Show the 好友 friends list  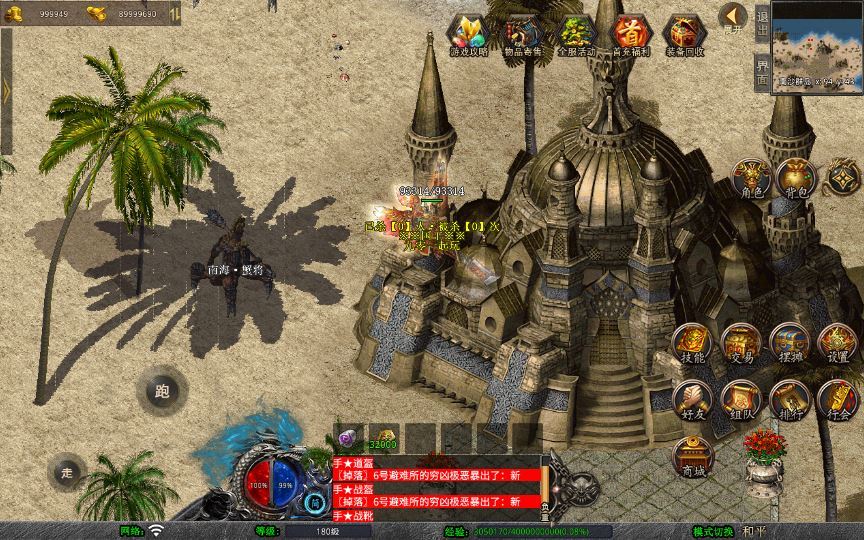692,399
